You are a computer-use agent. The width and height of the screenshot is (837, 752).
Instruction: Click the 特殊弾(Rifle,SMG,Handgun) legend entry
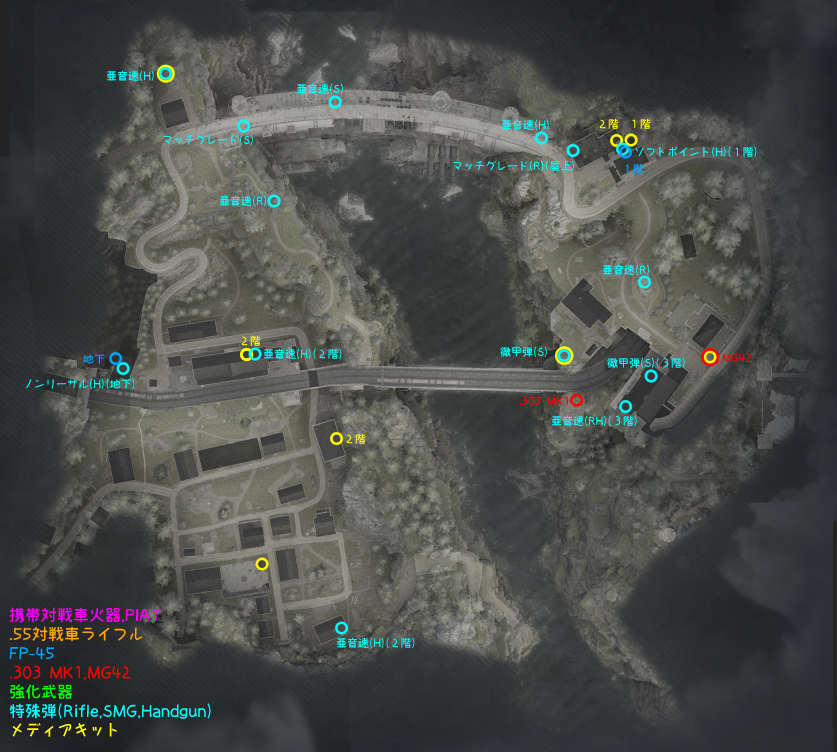tap(110, 711)
